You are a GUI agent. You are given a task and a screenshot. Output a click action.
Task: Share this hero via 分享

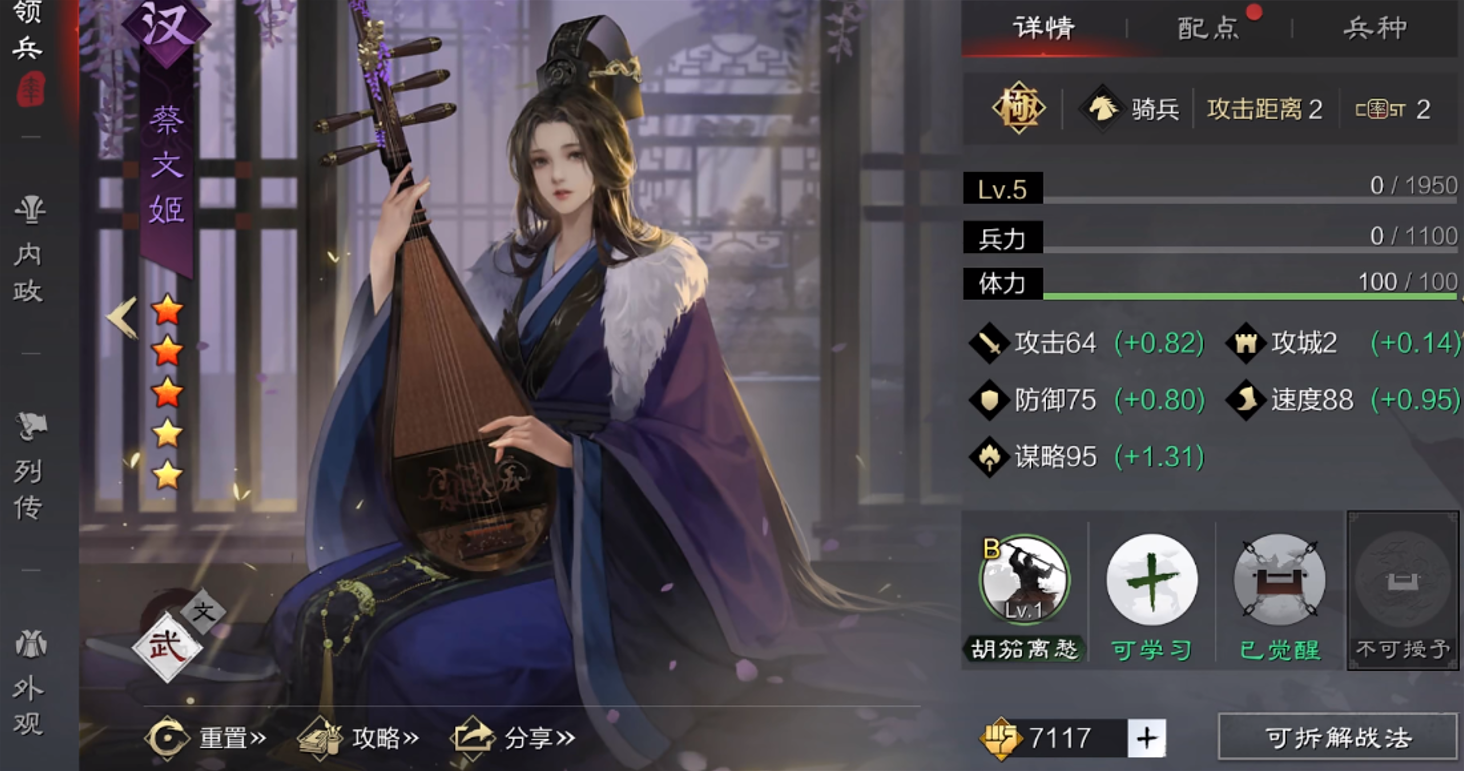[514, 738]
